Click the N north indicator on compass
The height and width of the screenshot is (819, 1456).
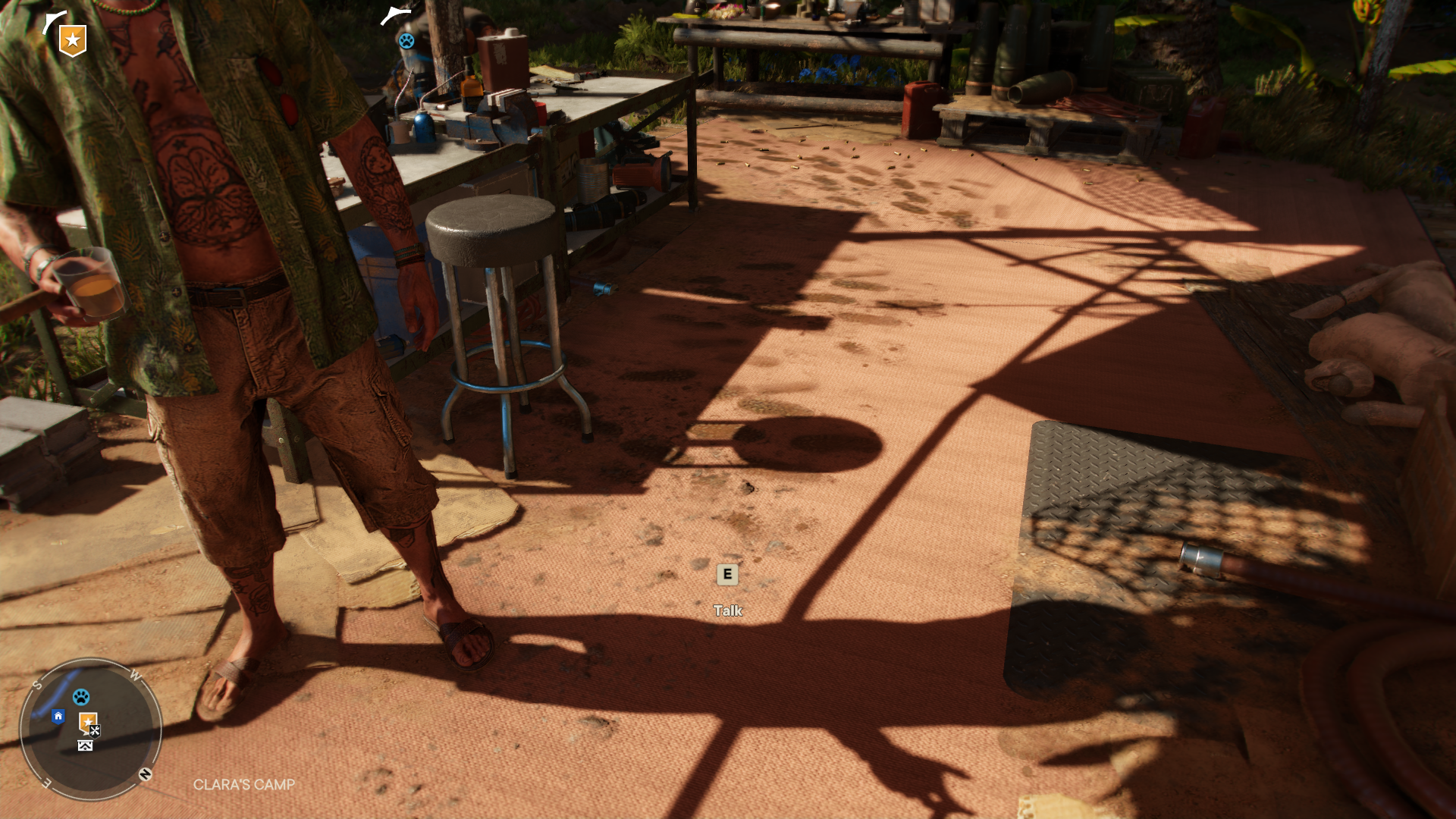[x=145, y=774]
